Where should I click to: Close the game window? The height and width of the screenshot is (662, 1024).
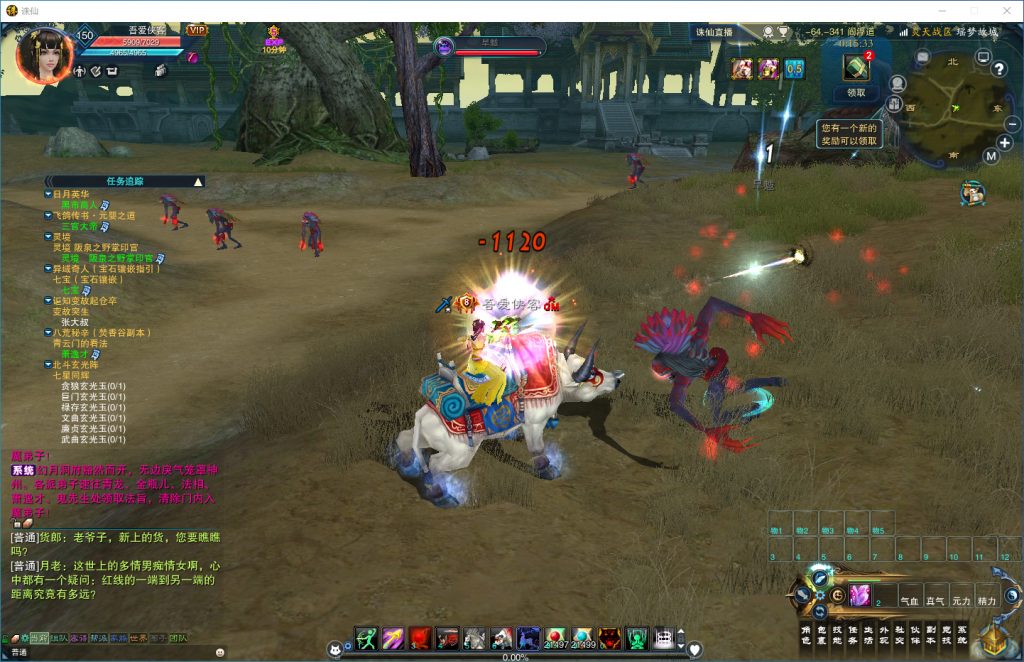pyautogui.click(x=1004, y=10)
